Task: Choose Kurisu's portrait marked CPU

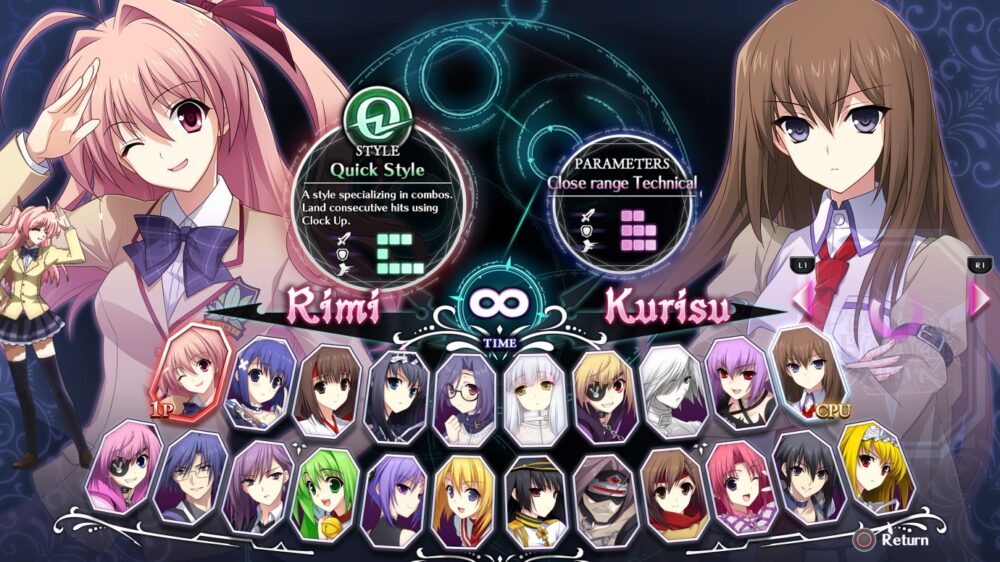Action: coord(806,368)
